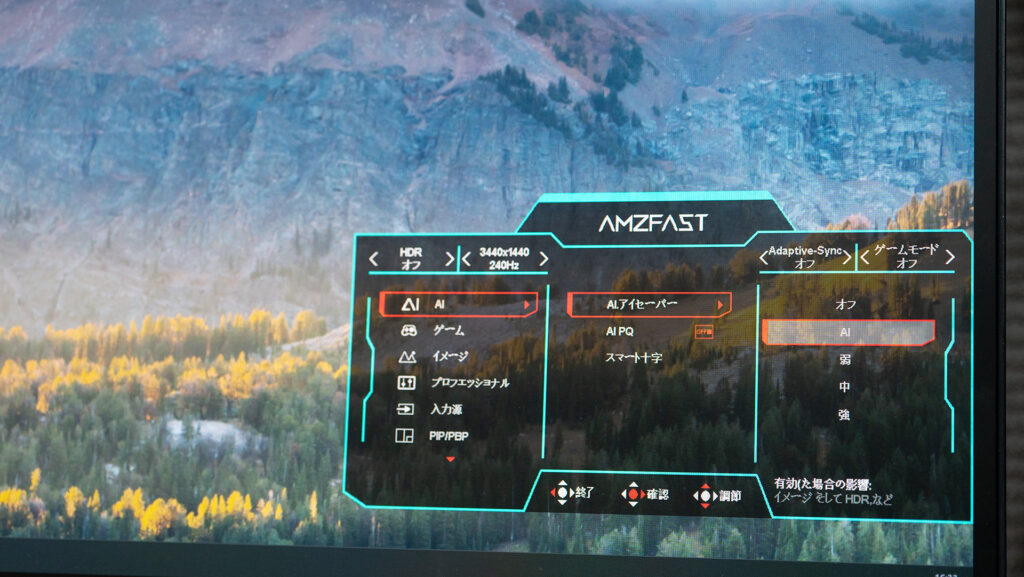Set eye saver level to 強
This screenshot has height=577, width=1024.
tap(845, 414)
